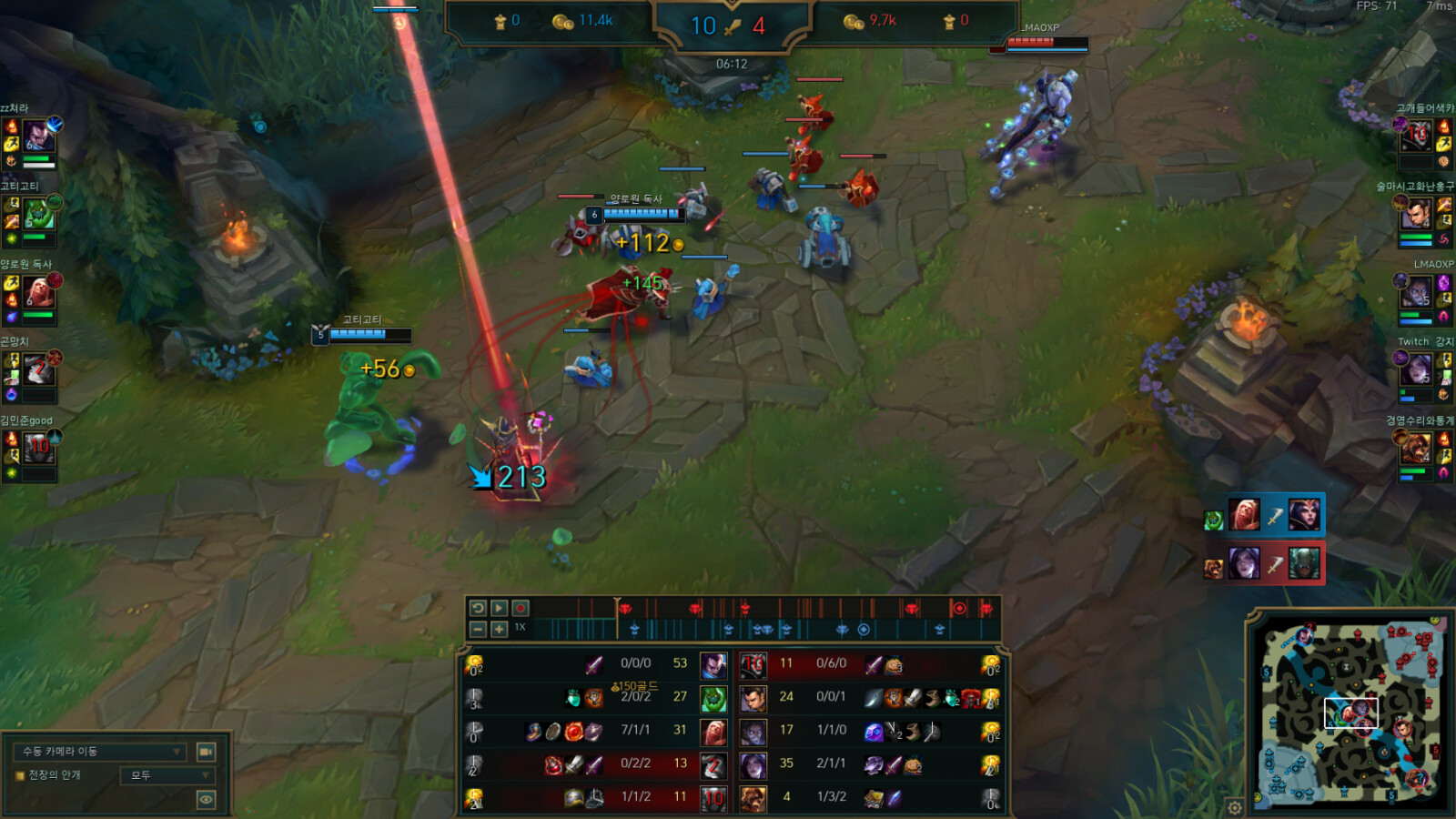Start recording with the red record button
Viewport: 1456px width, 819px height.
click(x=521, y=608)
